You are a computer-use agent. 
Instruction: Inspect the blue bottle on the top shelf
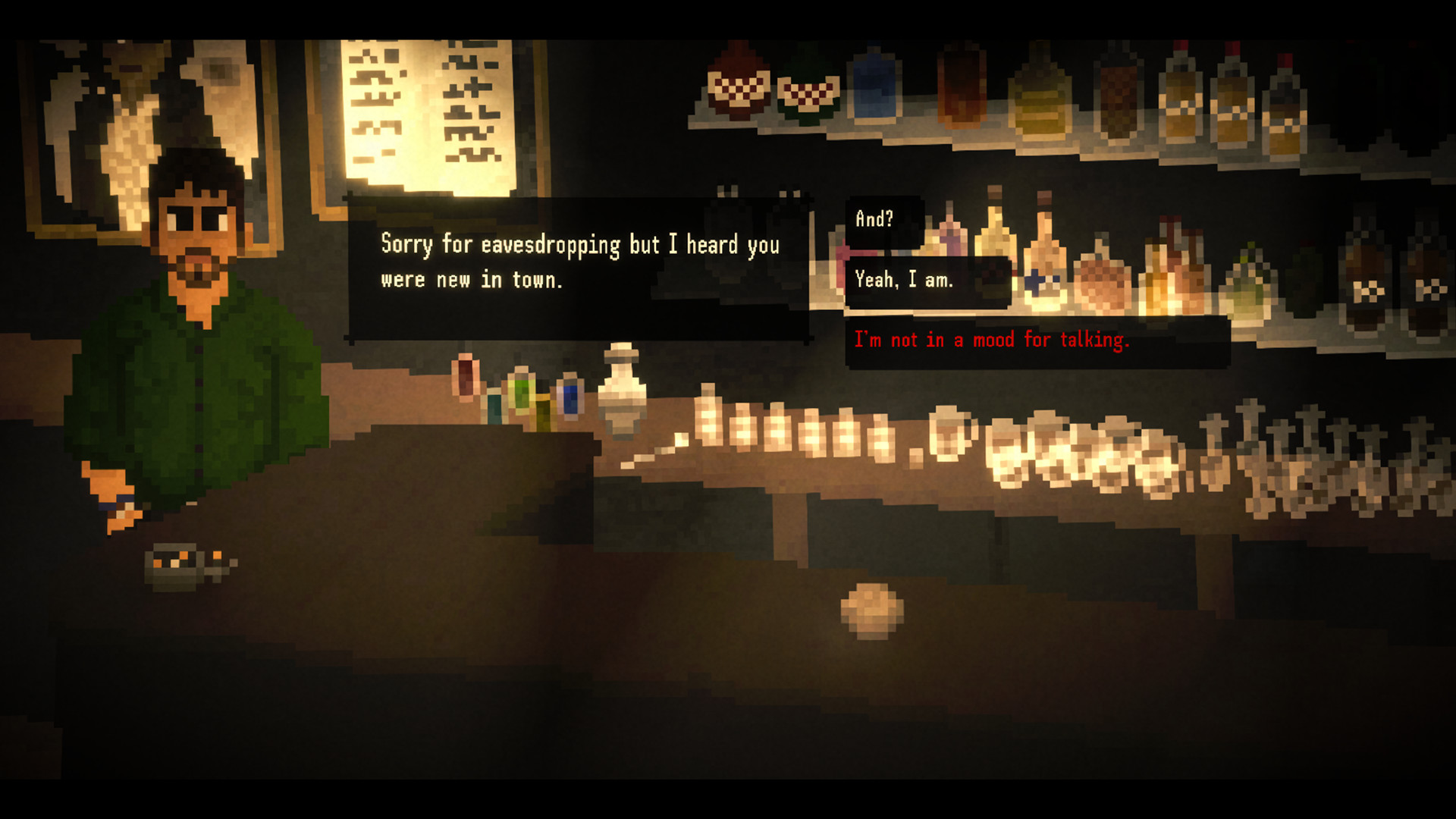click(872, 91)
